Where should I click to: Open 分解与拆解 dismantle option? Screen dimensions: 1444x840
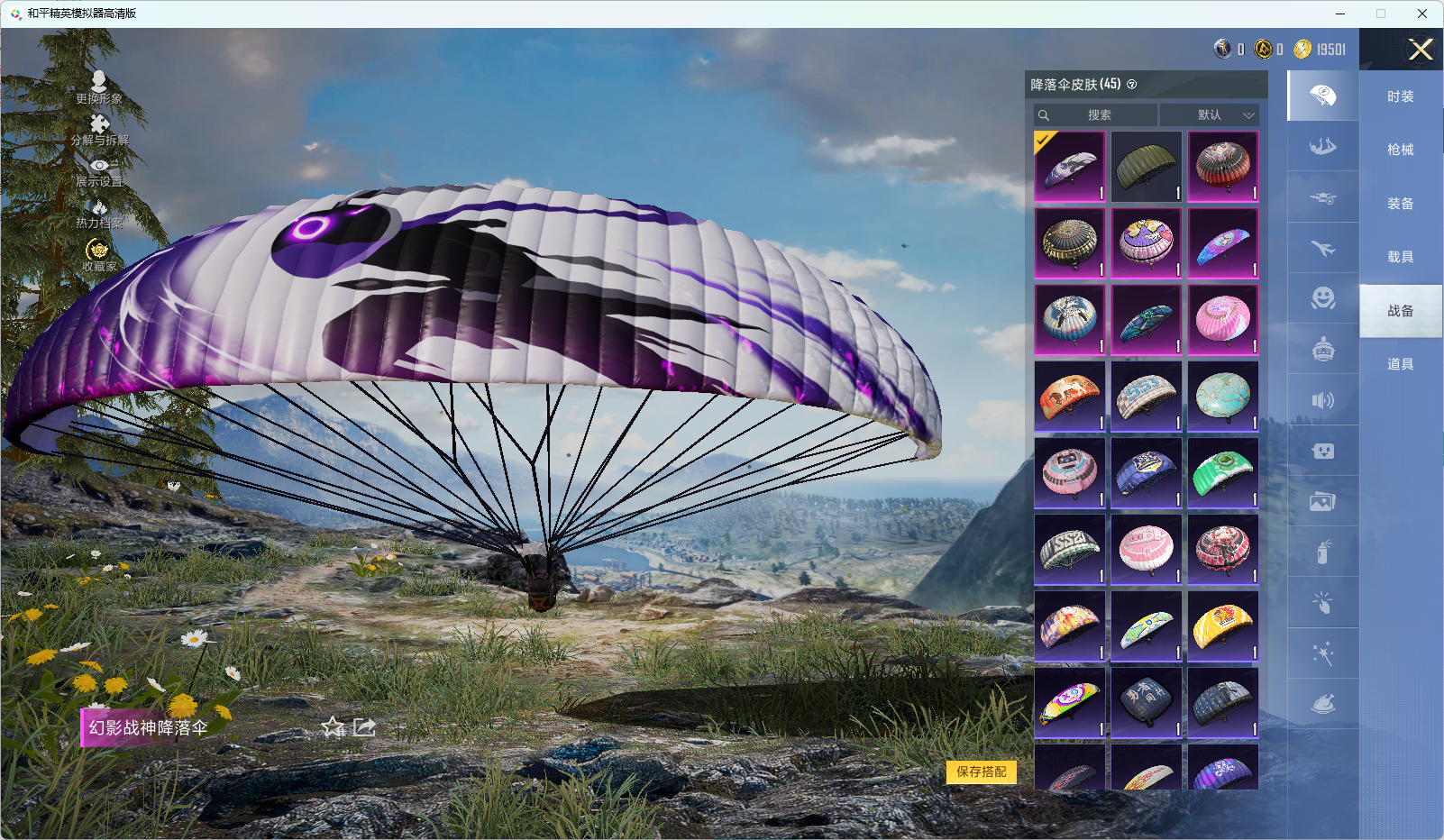point(99,130)
